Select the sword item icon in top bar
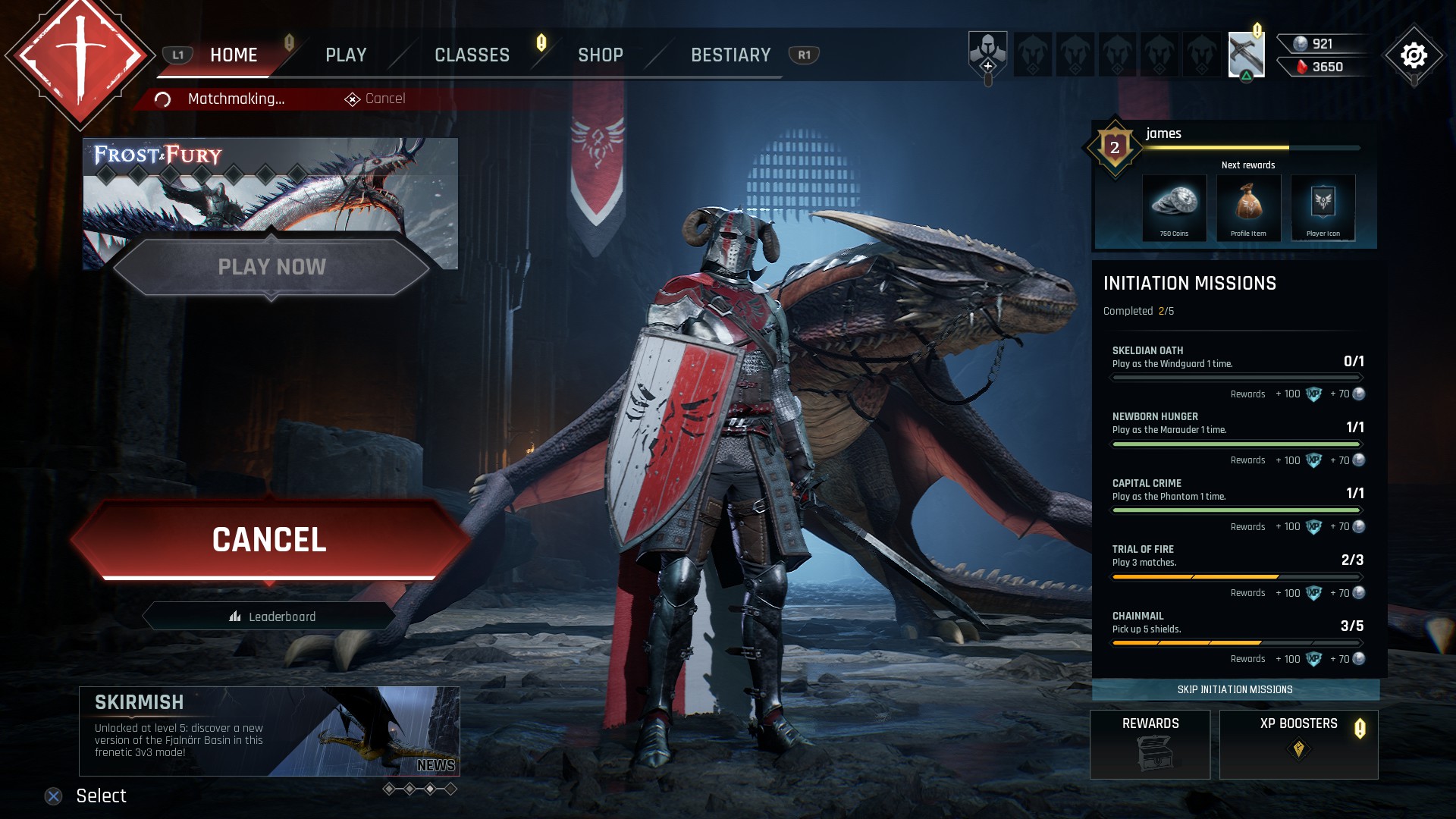The width and height of the screenshot is (1456, 819). [1246, 55]
